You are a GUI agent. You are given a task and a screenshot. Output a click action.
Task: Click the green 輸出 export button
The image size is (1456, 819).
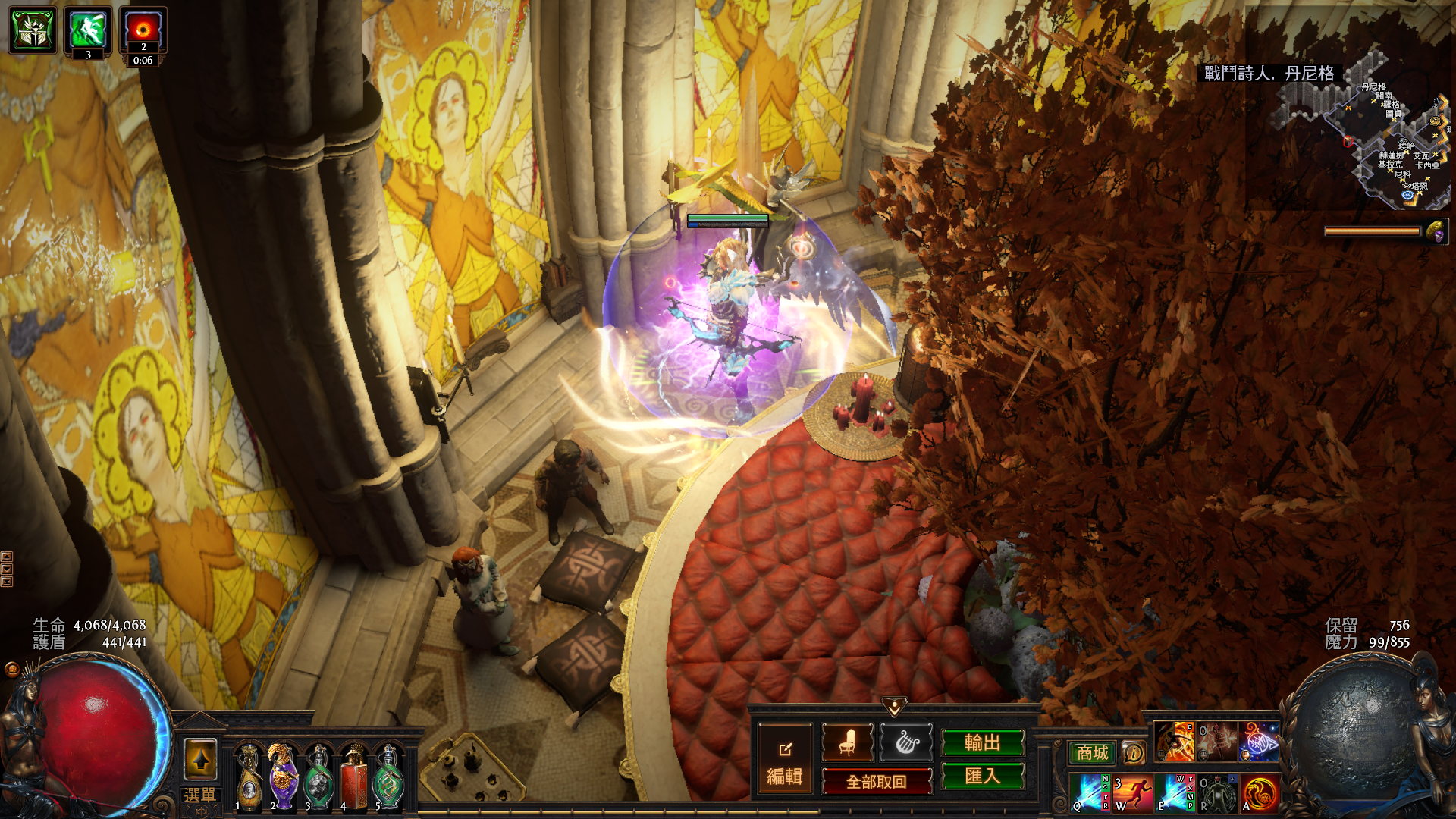click(982, 743)
